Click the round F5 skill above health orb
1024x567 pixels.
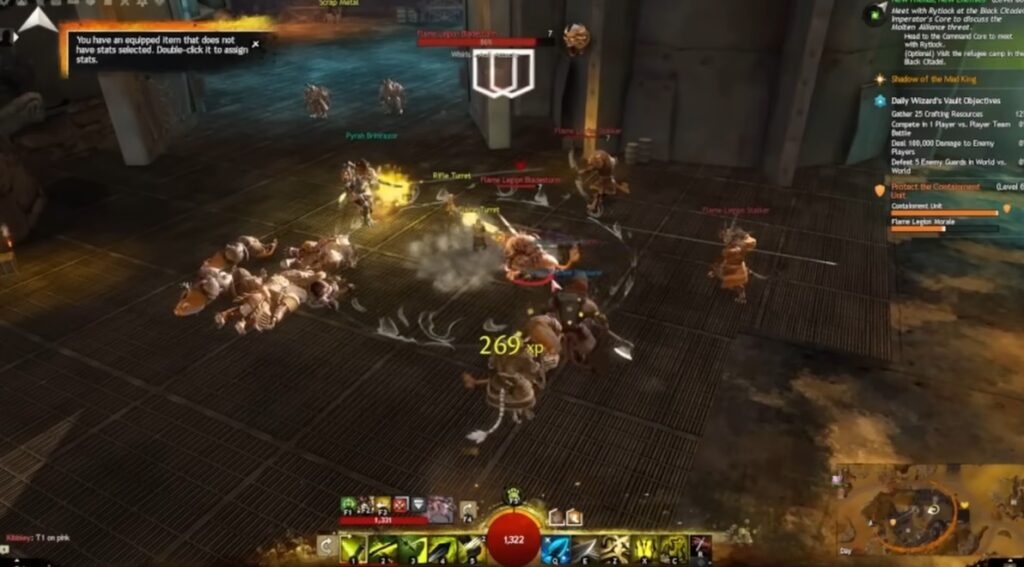tap(514, 494)
